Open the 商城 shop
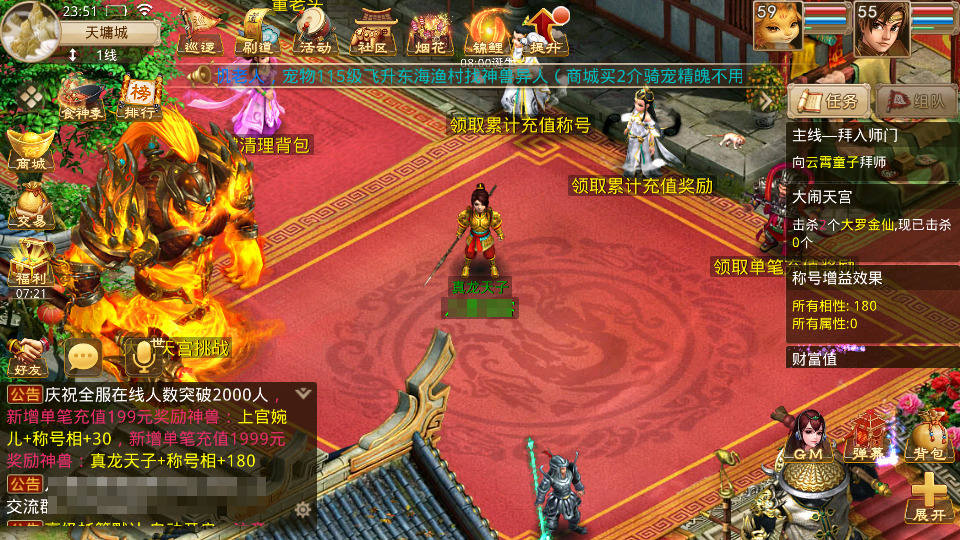 29,150
